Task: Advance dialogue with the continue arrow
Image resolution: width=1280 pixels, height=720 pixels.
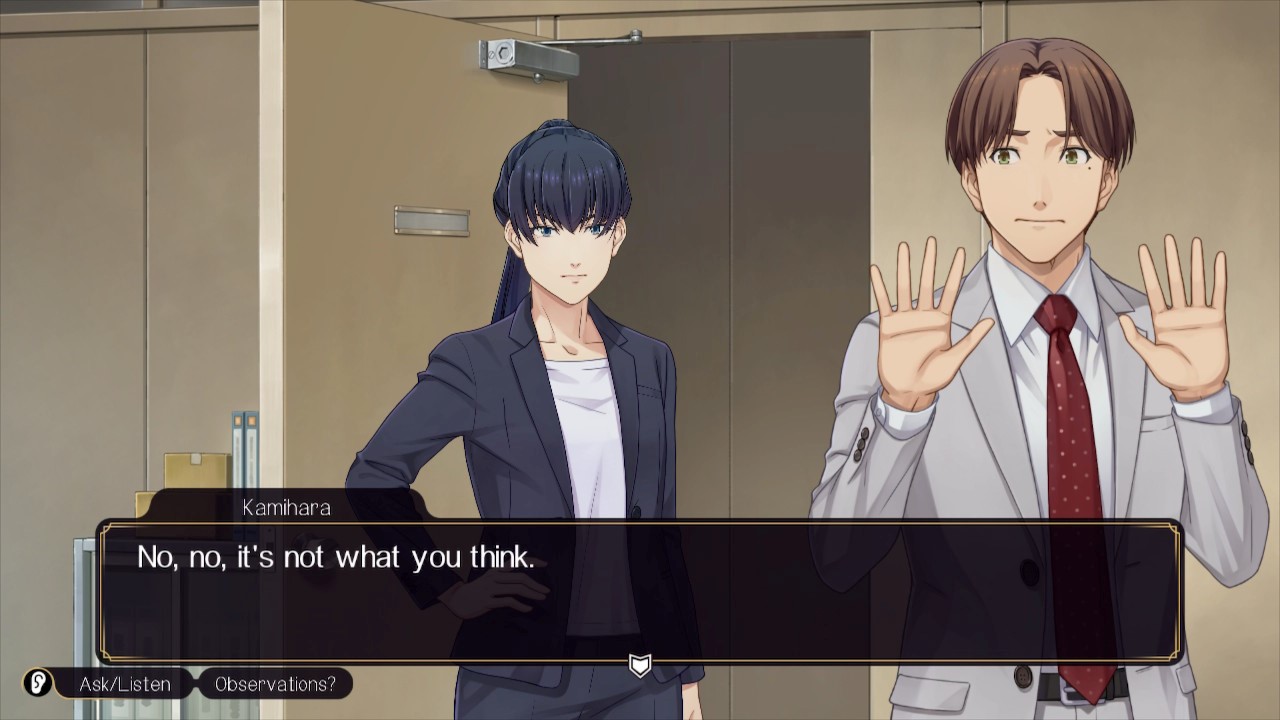Action: 639,665
